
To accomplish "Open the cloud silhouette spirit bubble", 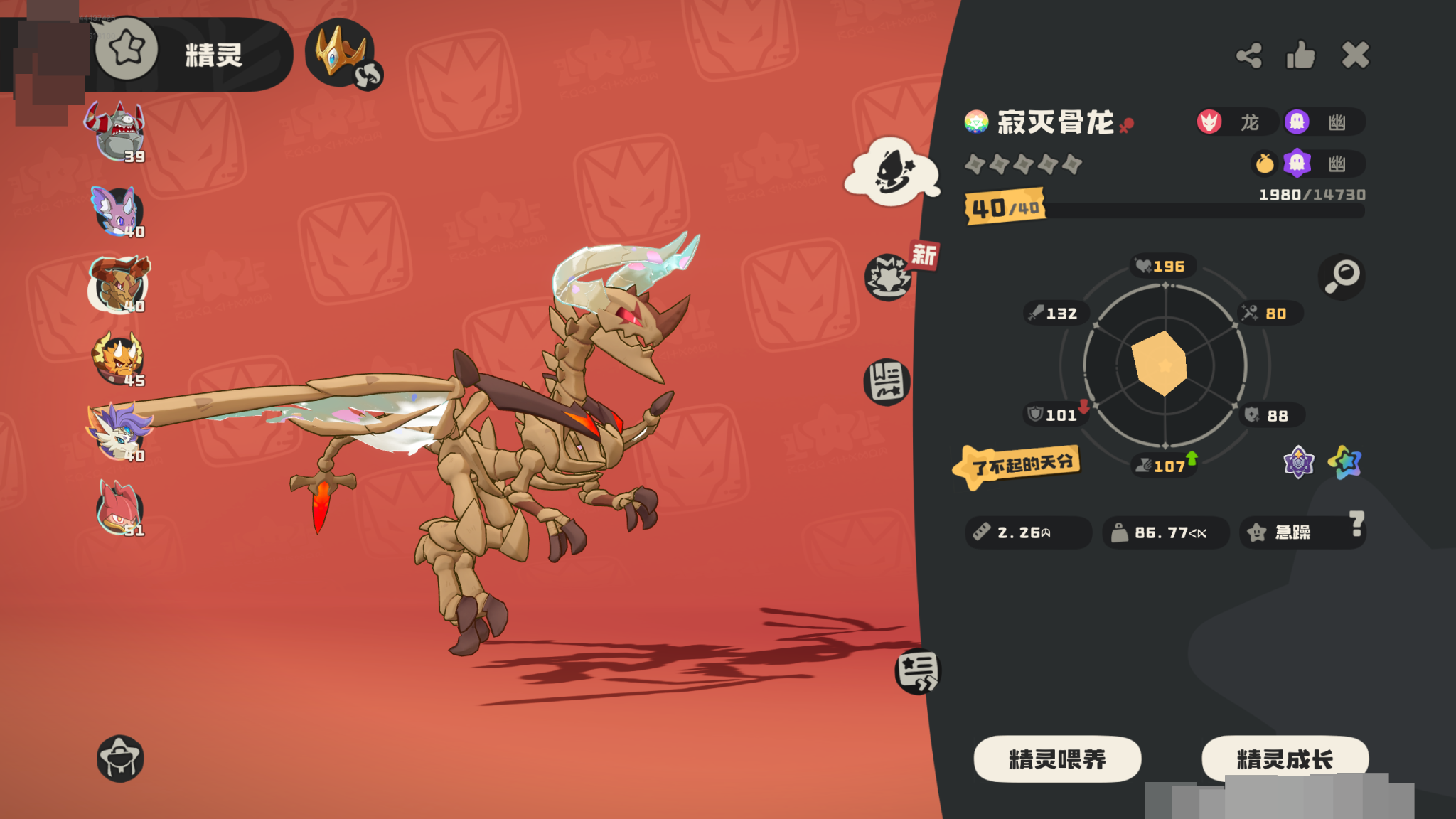I will click(892, 173).
